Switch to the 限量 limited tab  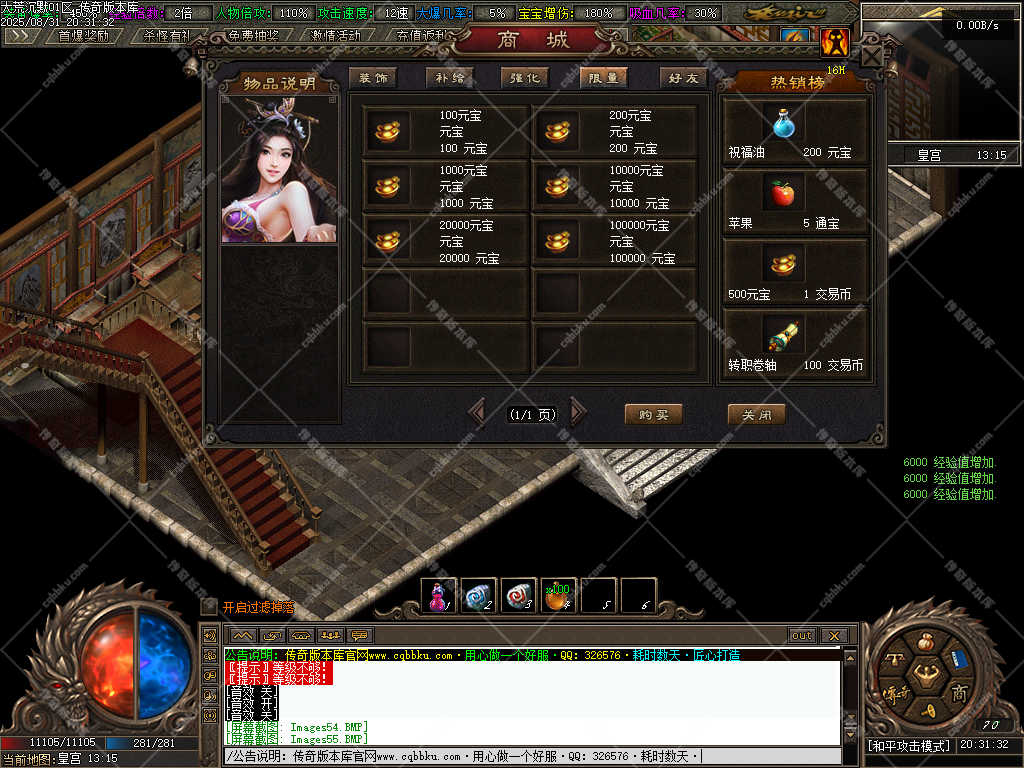(x=603, y=78)
